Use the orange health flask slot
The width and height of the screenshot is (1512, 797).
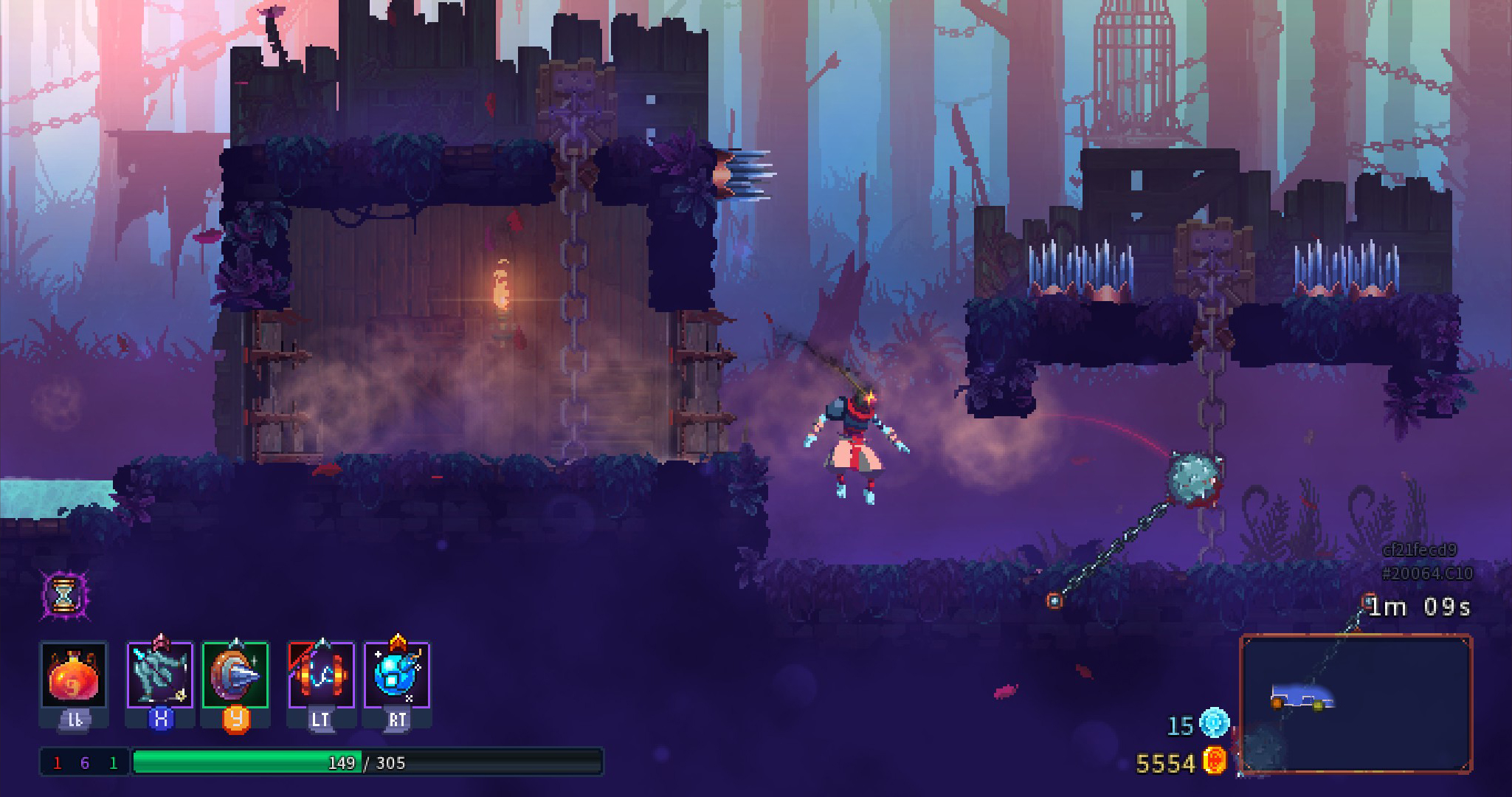tap(74, 676)
